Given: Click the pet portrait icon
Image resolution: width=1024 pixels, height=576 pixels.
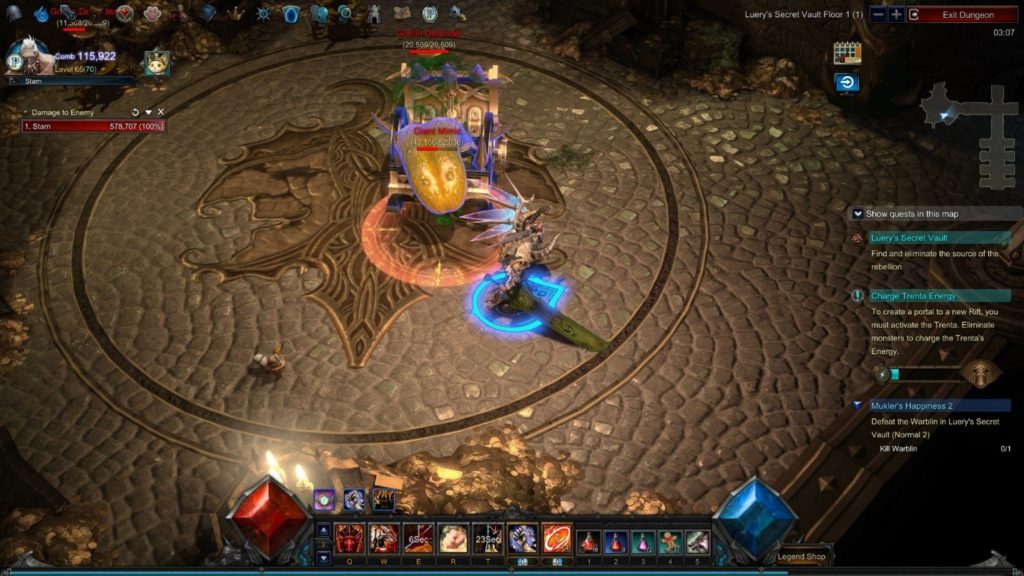Looking at the screenshot, I should [156, 63].
